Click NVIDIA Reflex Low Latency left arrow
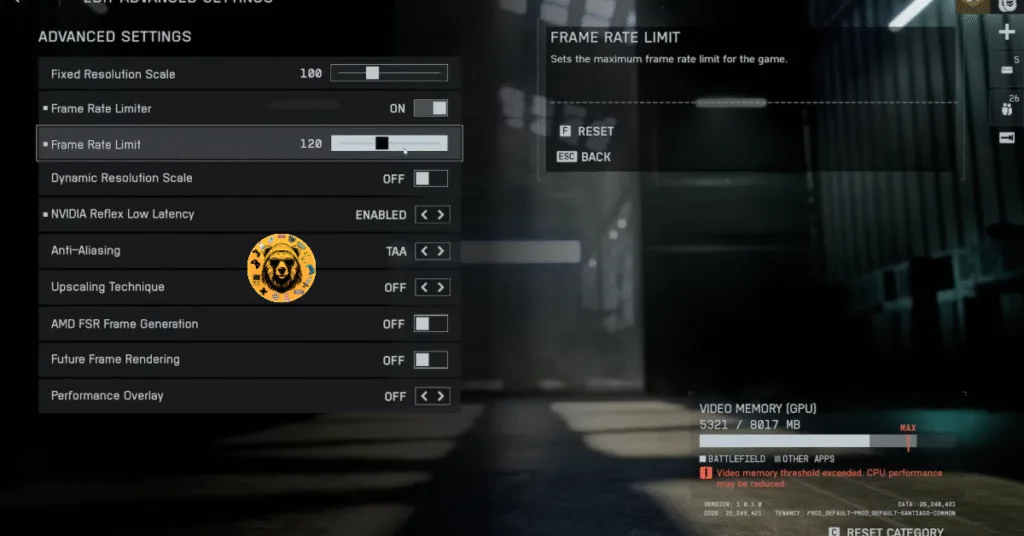 [423, 215]
